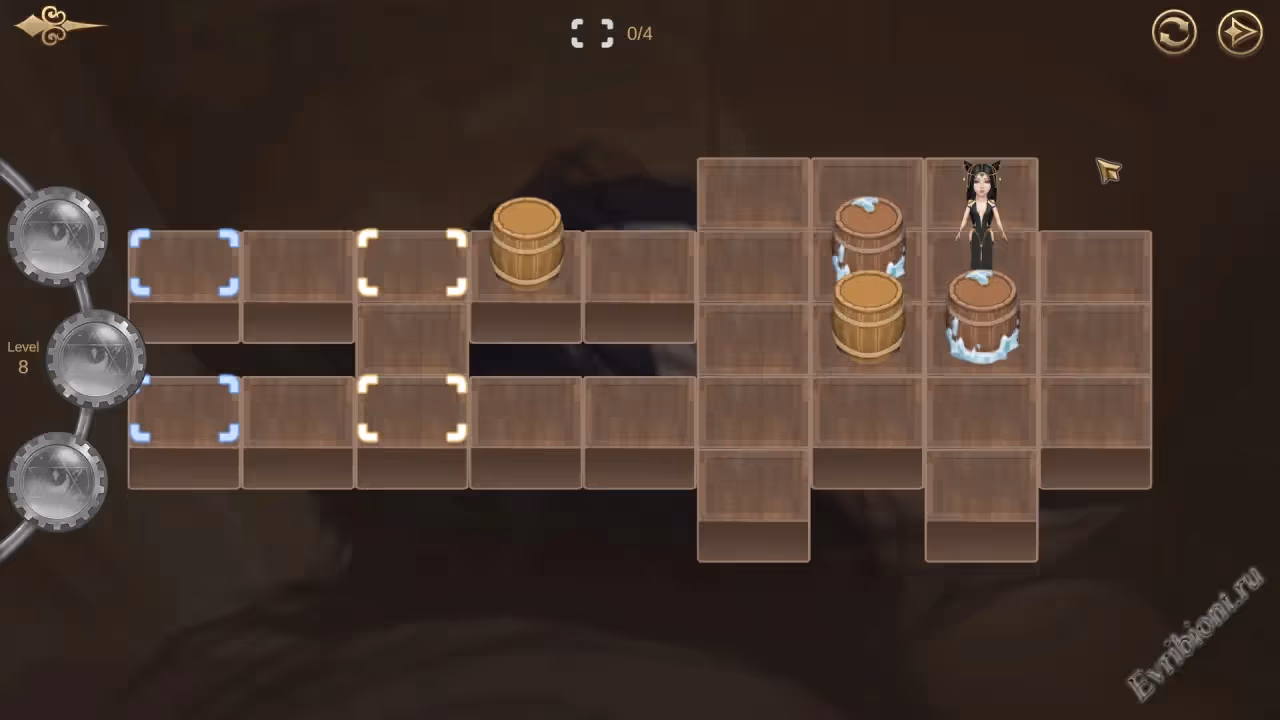Image resolution: width=1280 pixels, height=720 pixels.
Task: Go back using the ornate arrow
Action: coord(56,26)
